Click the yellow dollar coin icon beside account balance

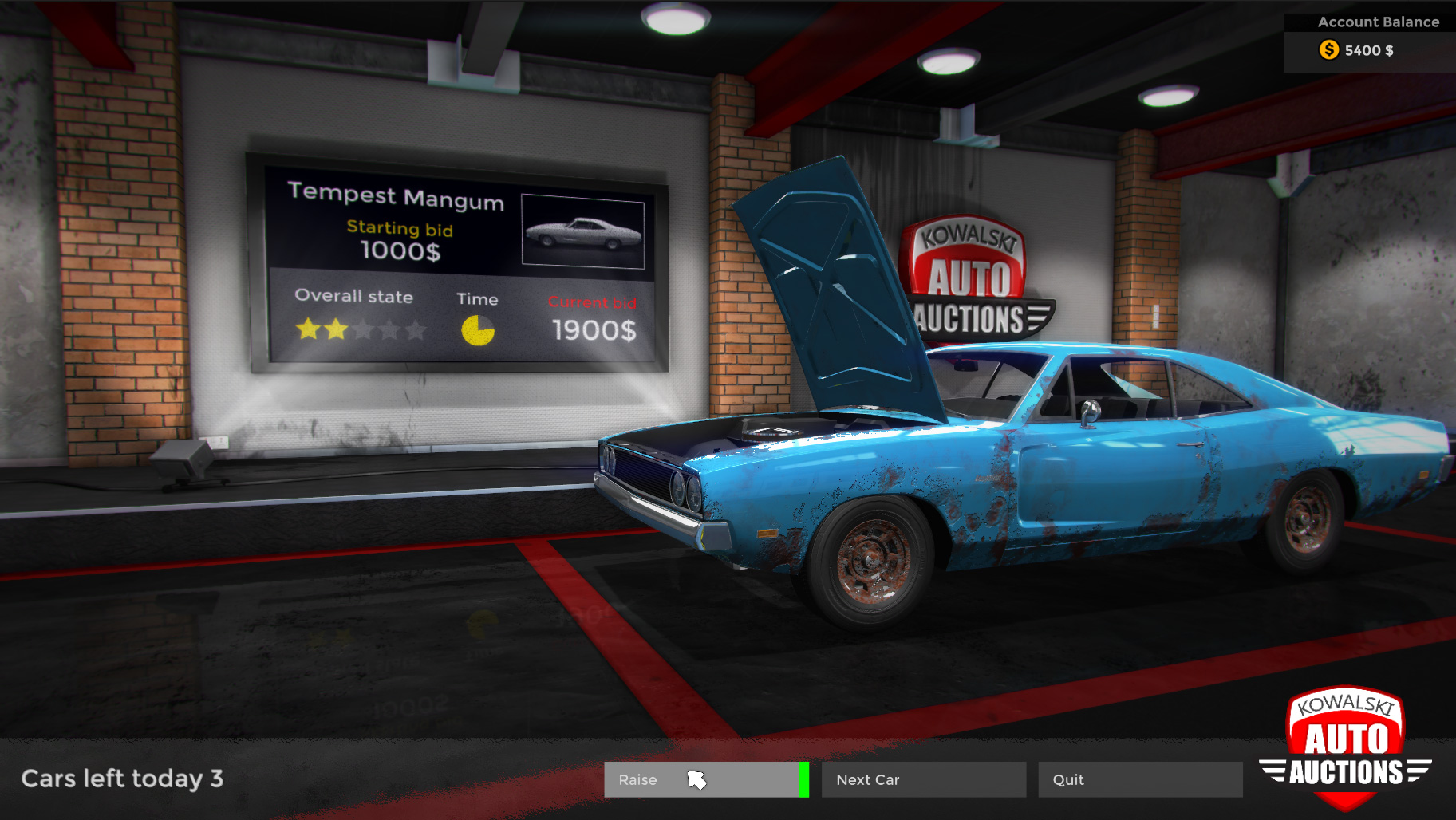click(x=1328, y=50)
